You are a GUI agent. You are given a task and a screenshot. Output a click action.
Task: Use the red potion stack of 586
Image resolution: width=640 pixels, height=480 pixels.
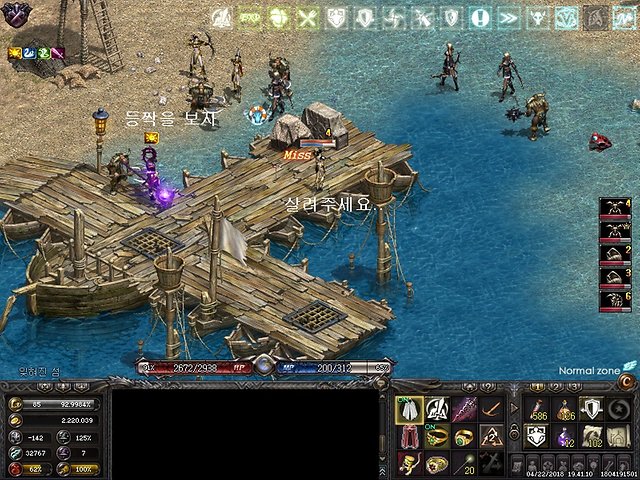click(538, 409)
